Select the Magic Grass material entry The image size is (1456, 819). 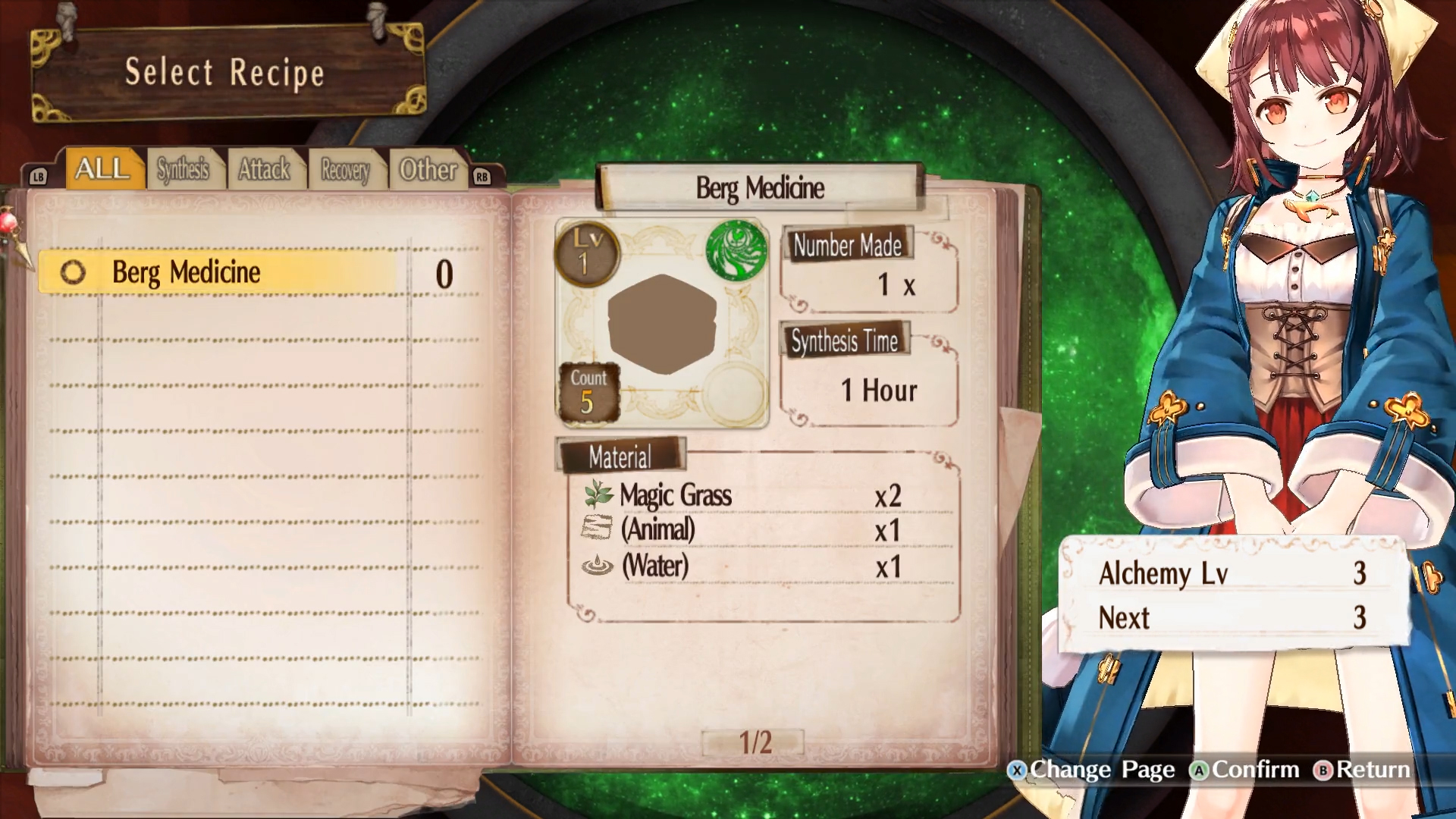[x=675, y=495]
